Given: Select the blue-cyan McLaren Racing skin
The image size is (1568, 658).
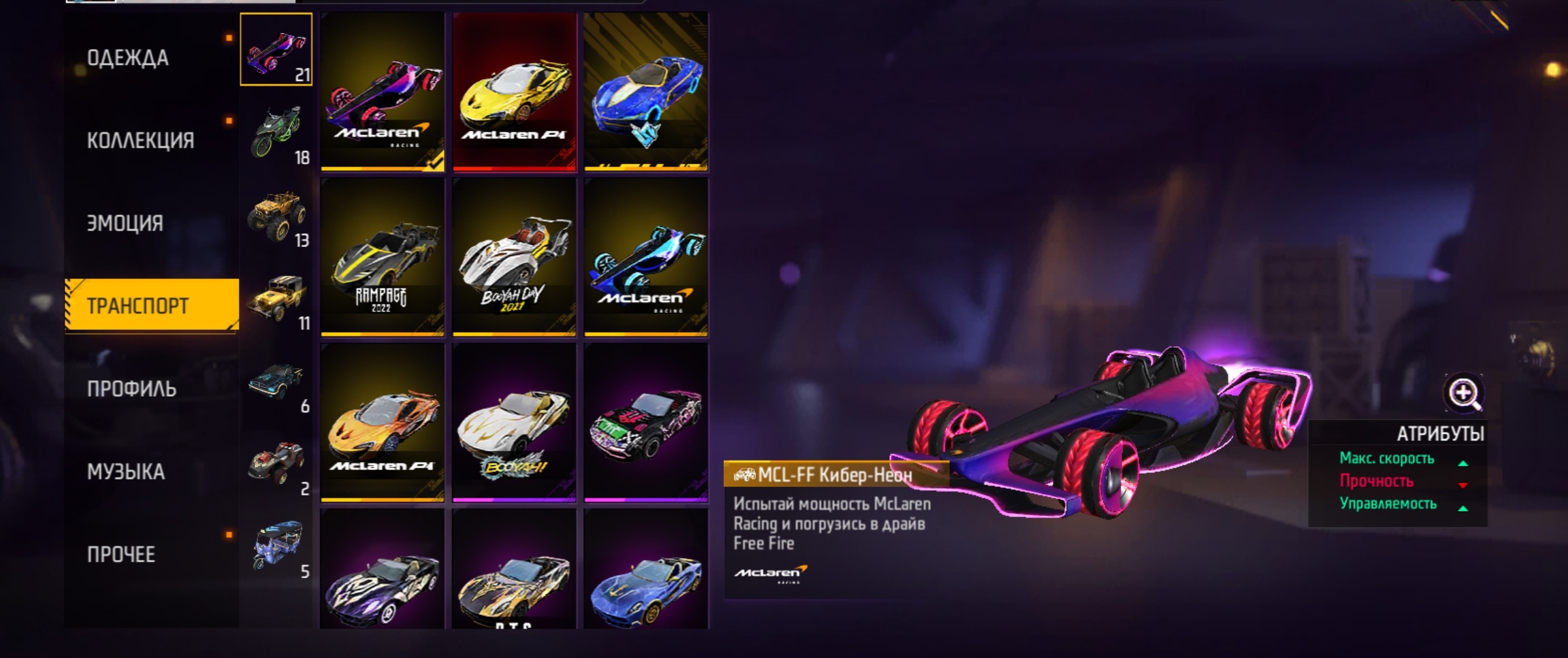Looking at the screenshot, I should pos(646,257).
